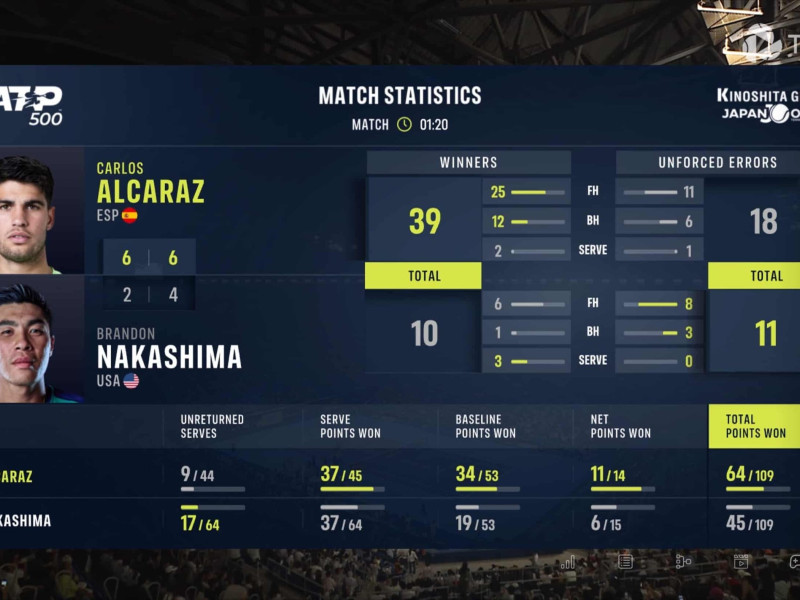
Task: Open the video clips icon
Action: [x=741, y=561]
